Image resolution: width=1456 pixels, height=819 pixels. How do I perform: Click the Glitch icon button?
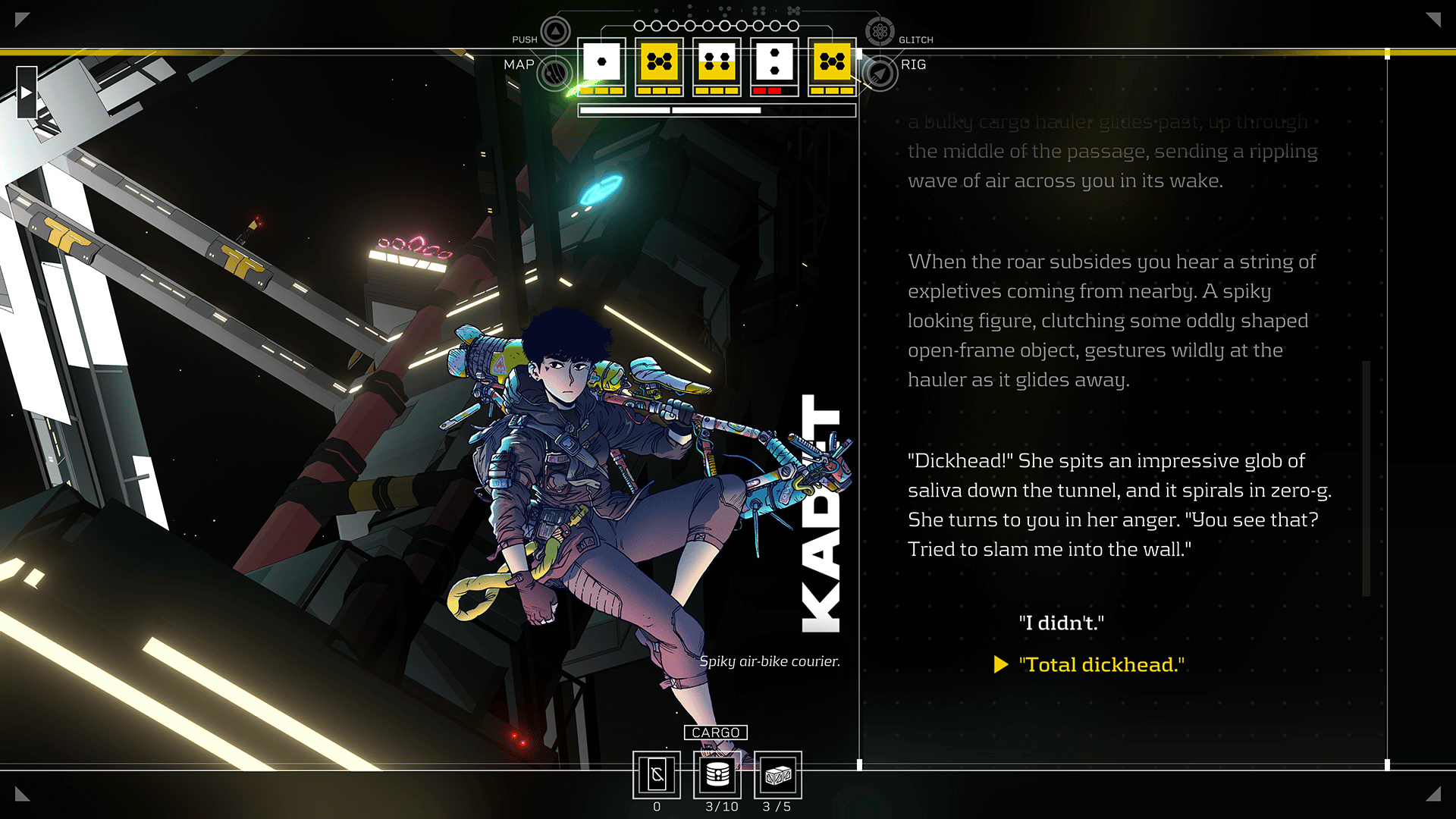880,32
